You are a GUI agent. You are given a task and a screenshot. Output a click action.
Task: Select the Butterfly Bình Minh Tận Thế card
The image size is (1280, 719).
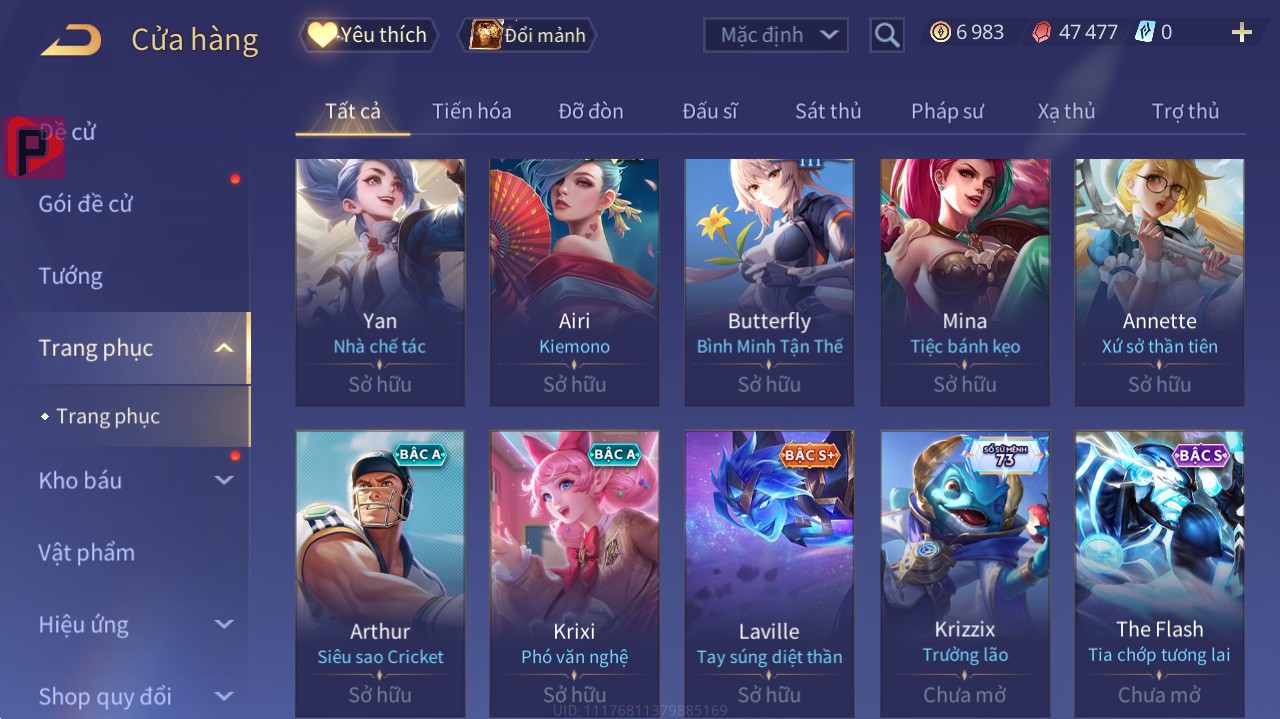[x=769, y=282]
